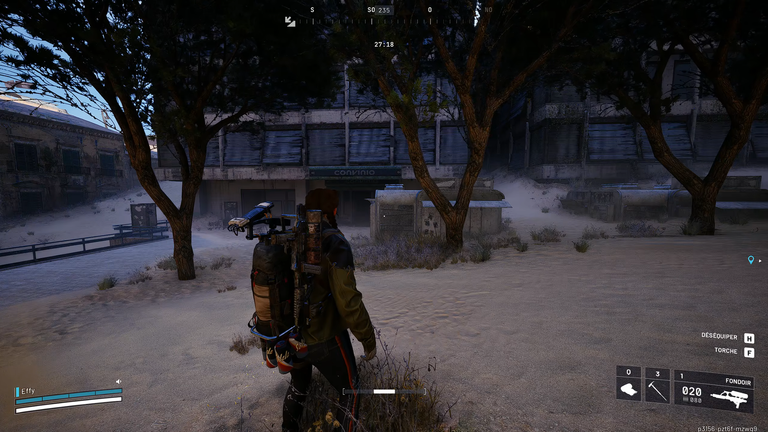Choose the pickaxe tool slot
The width and height of the screenshot is (768, 432).
(x=657, y=385)
